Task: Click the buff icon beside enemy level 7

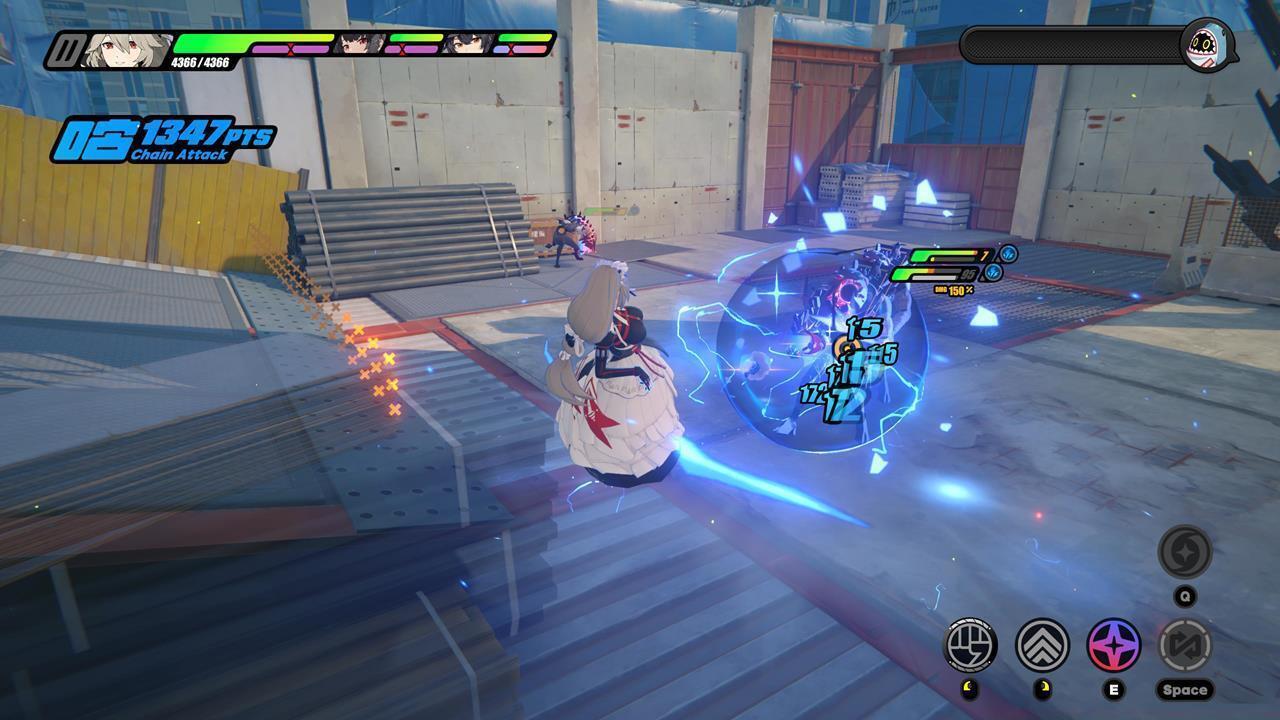Action: (x=1007, y=255)
